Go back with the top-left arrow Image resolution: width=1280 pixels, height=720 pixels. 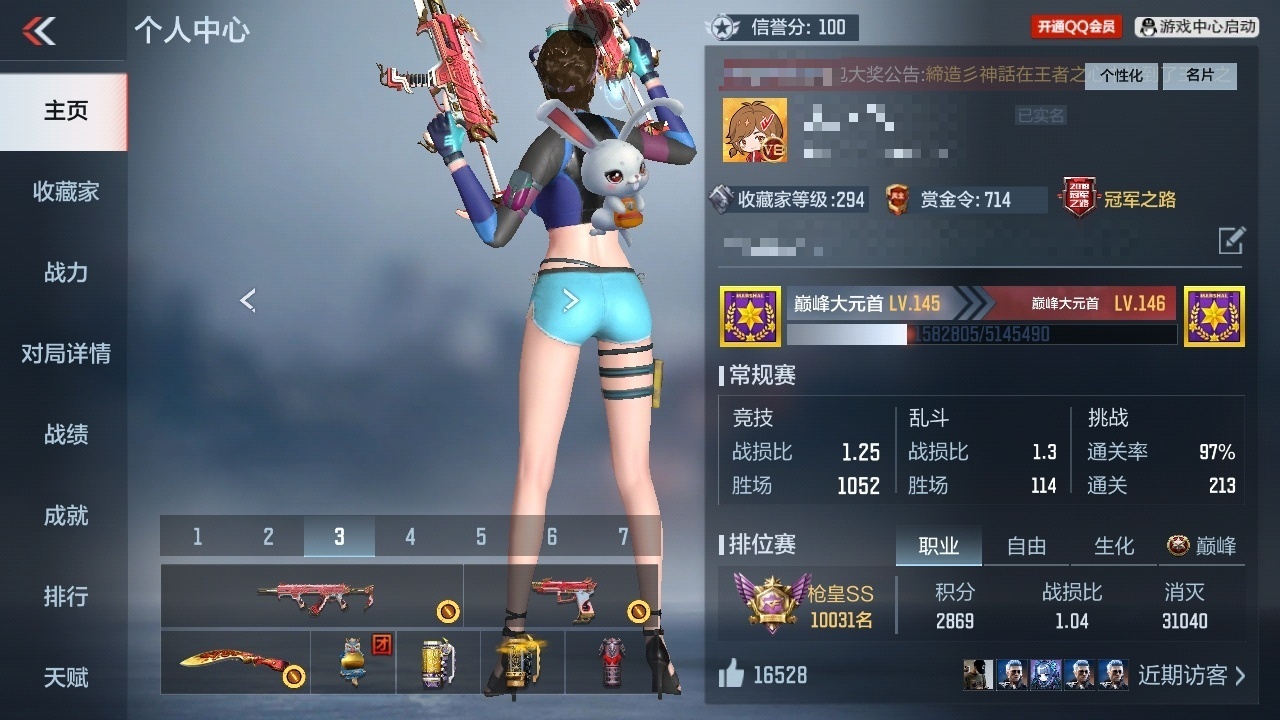tap(39, 31)
